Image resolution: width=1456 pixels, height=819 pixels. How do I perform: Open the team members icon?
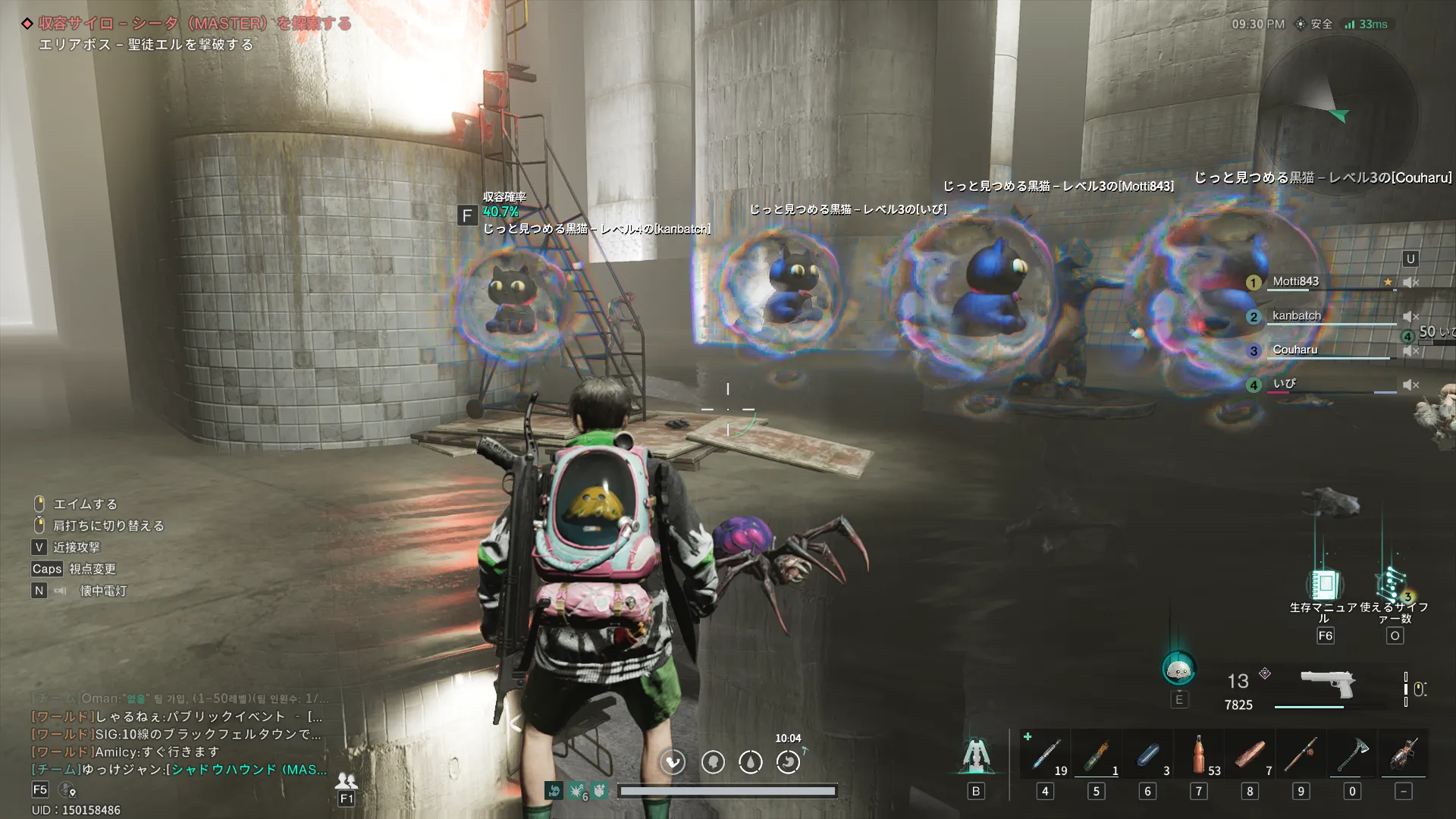click(347, 780)
